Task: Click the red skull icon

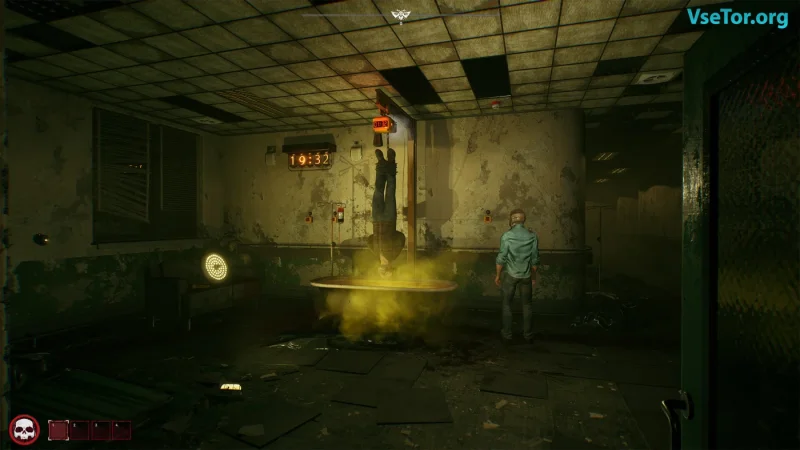Action: [x=24, y=430]
